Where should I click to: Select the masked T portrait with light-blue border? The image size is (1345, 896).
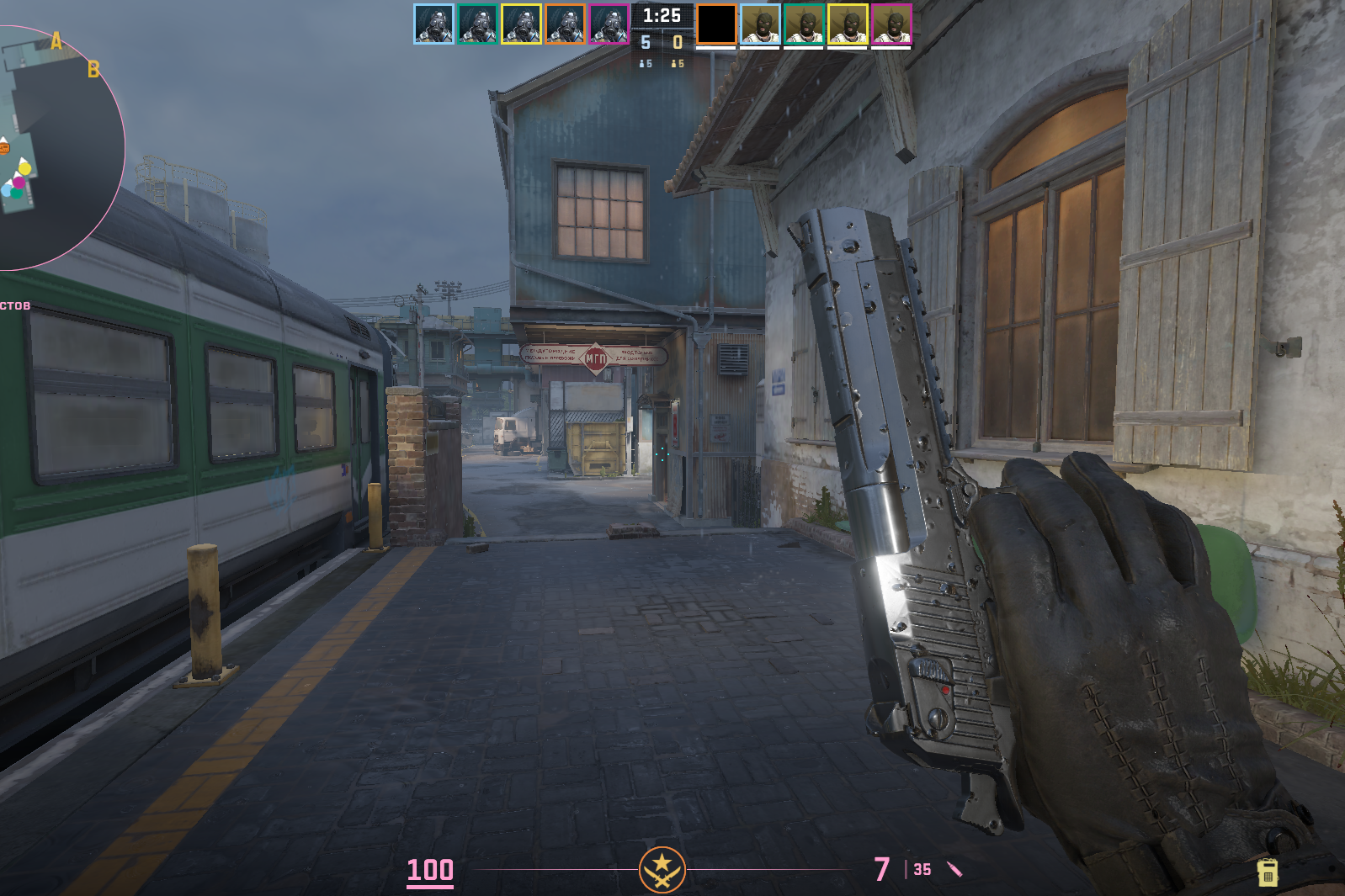[x=760, y=24]
